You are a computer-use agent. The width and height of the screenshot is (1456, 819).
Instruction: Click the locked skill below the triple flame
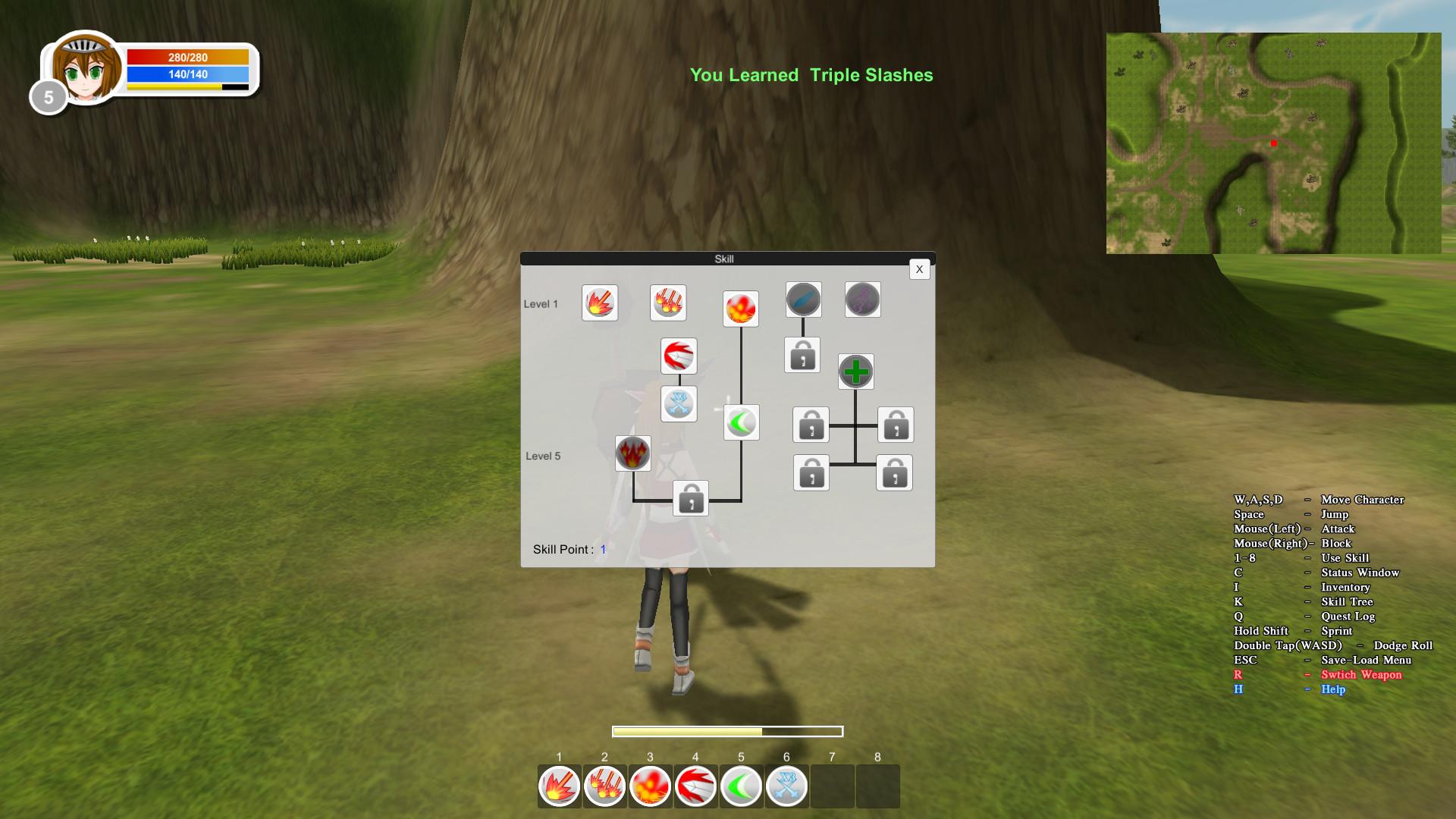tap(690, 498)
